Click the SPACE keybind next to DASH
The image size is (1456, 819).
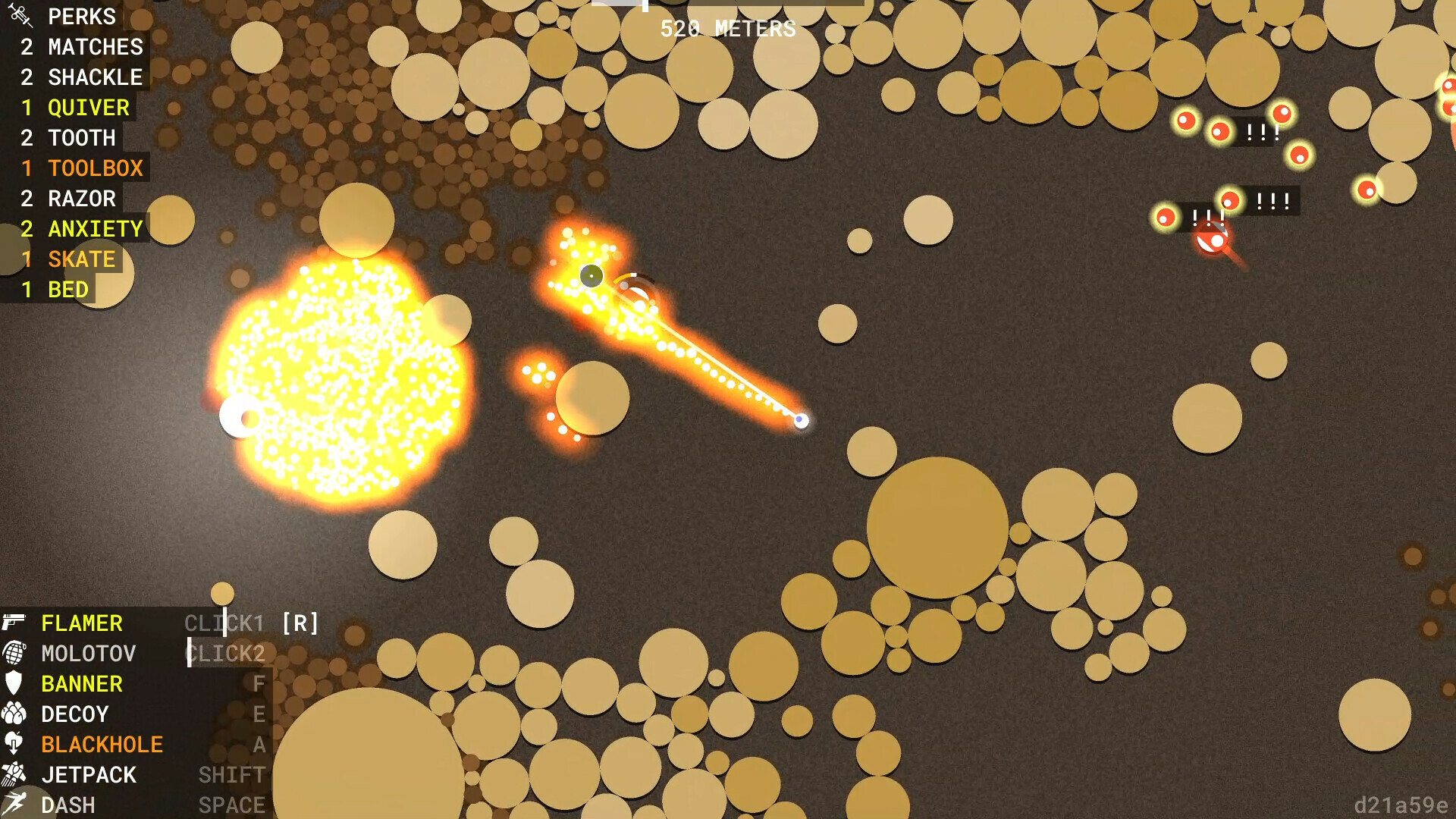click(232, 804)
